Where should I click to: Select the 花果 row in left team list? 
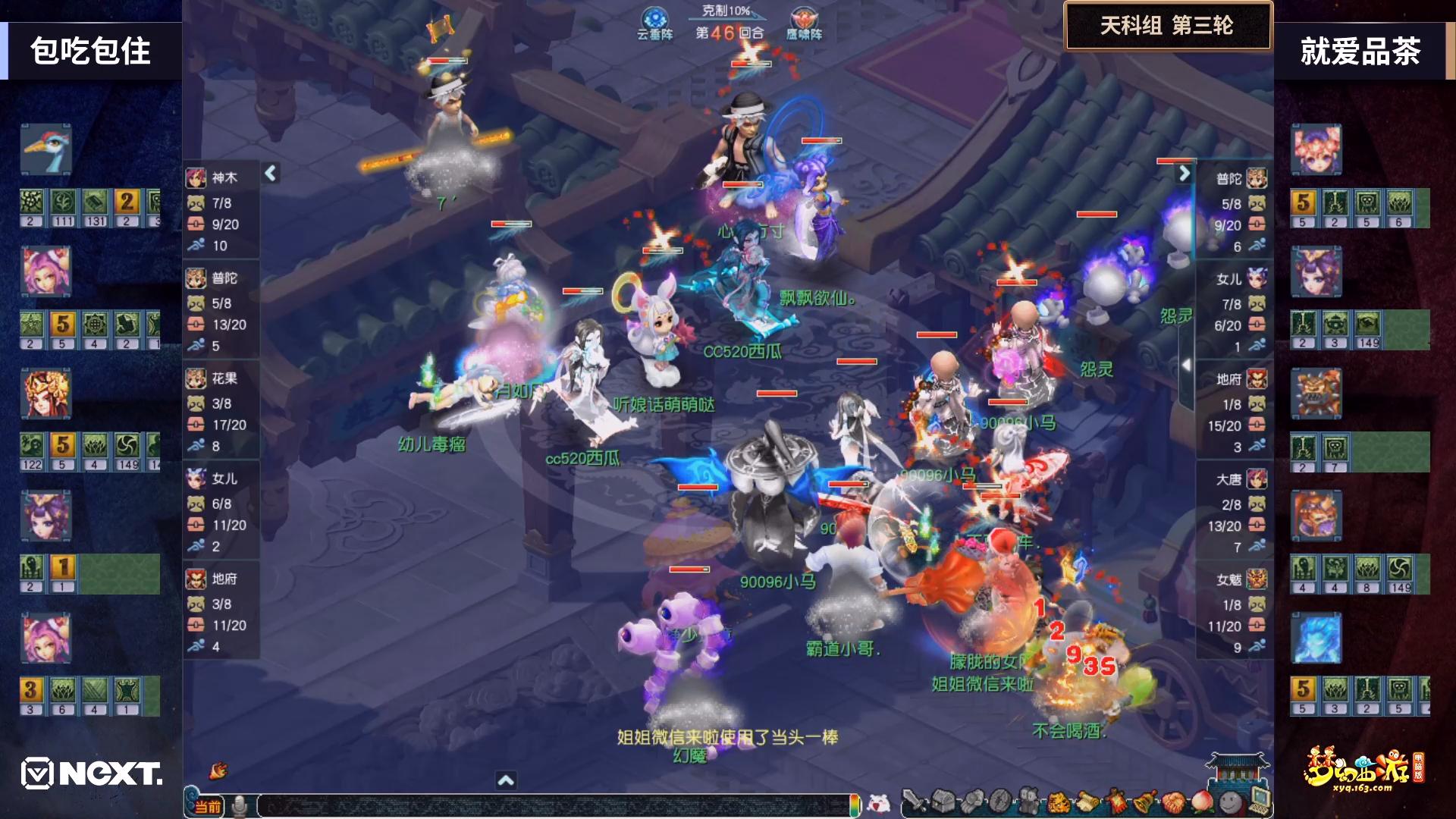pyautogui.click(x=221, y=412)
